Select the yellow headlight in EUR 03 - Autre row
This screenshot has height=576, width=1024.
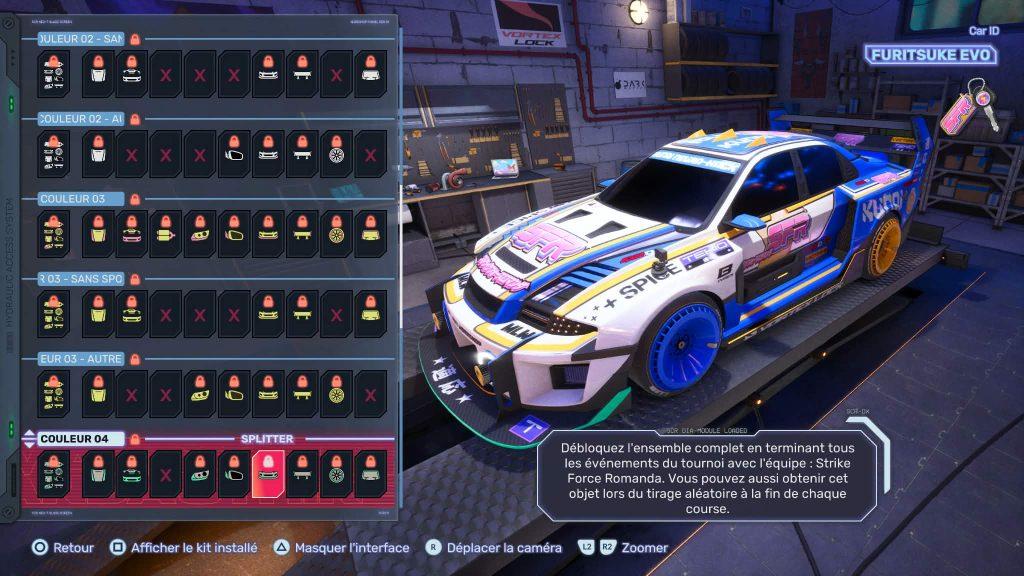tap(200, 393)
